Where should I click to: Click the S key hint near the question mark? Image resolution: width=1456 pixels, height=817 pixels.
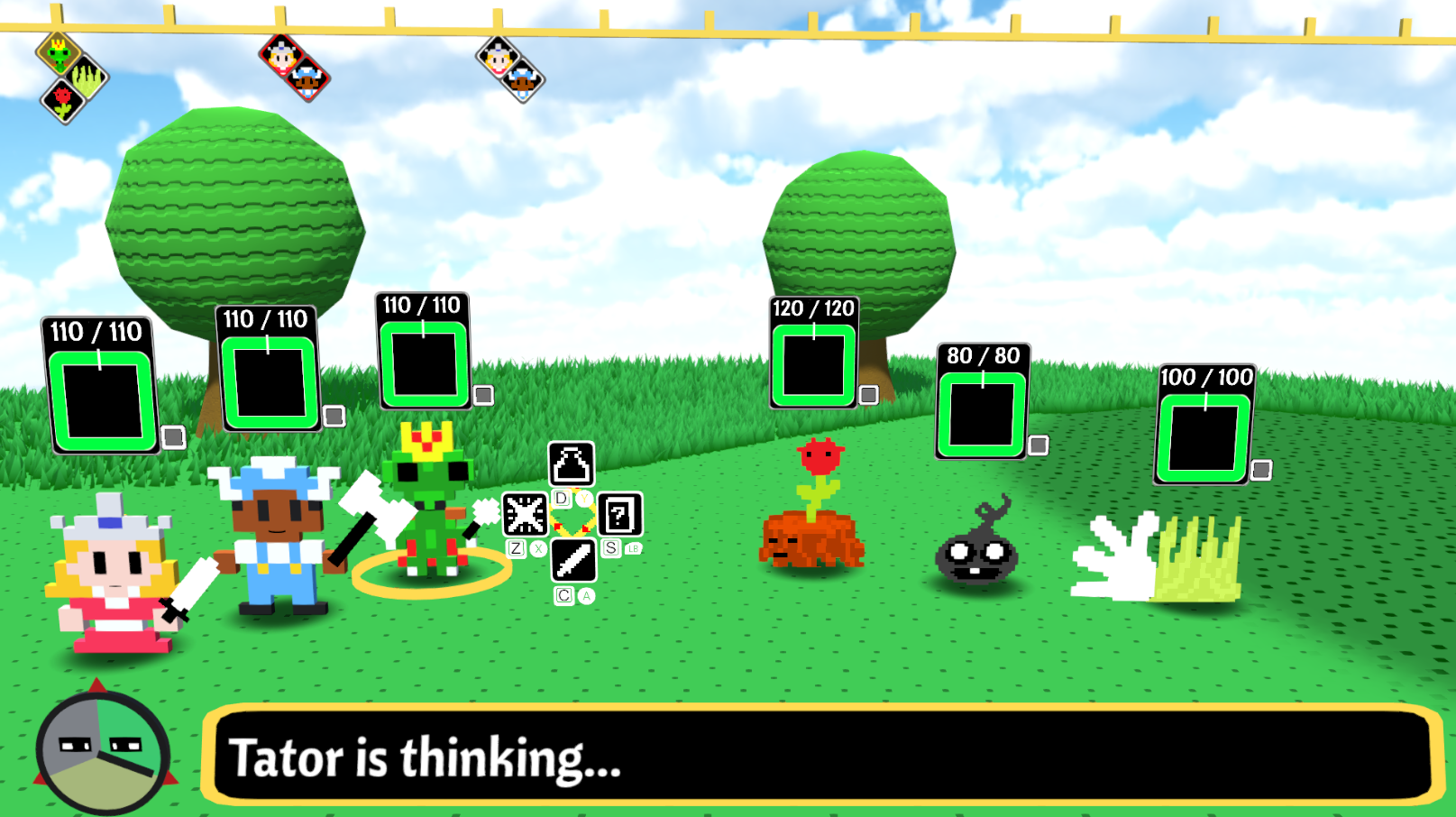(x=610, y=546)
